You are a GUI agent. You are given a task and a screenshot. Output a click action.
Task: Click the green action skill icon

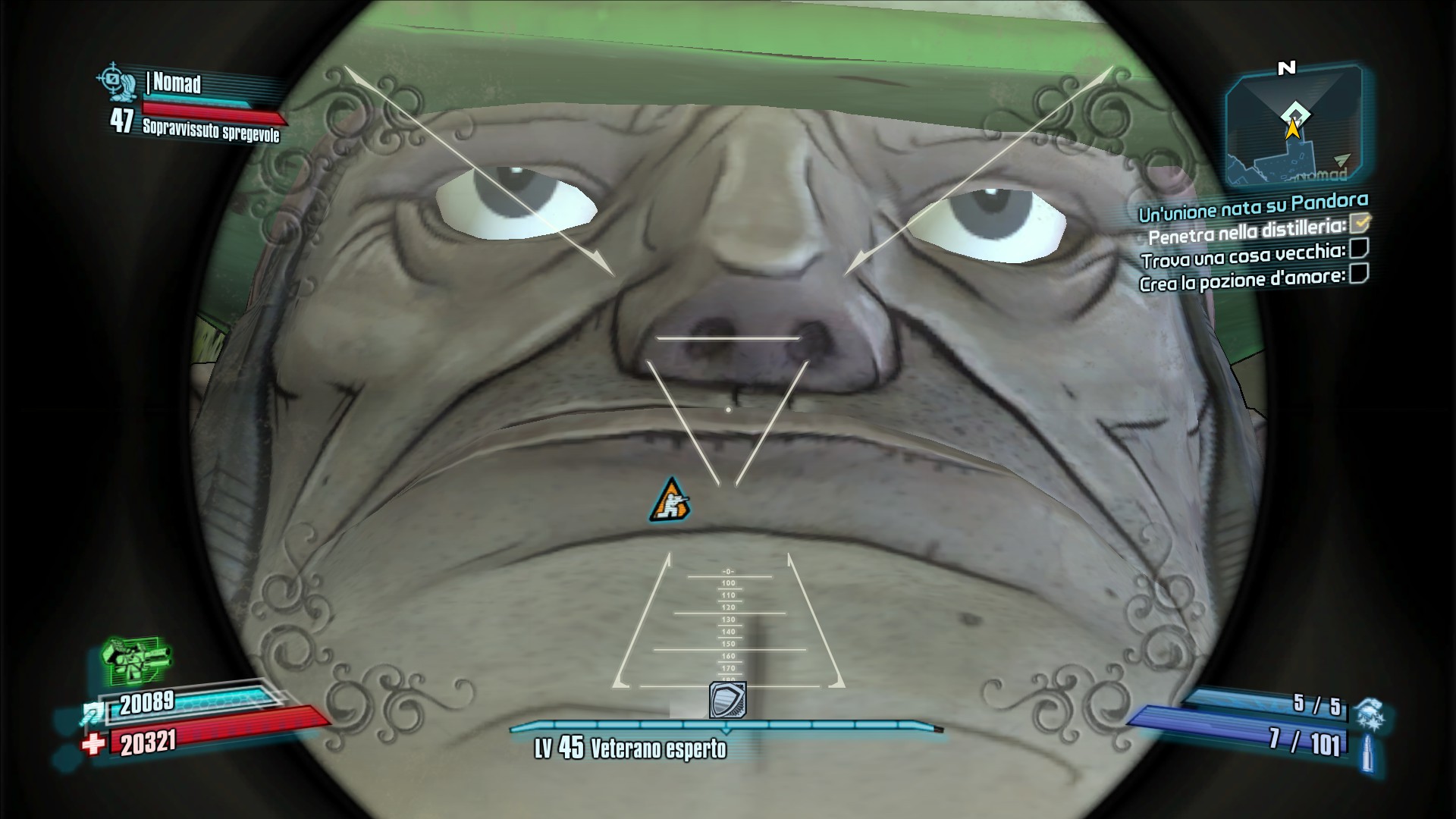click(x=136, y=659)
